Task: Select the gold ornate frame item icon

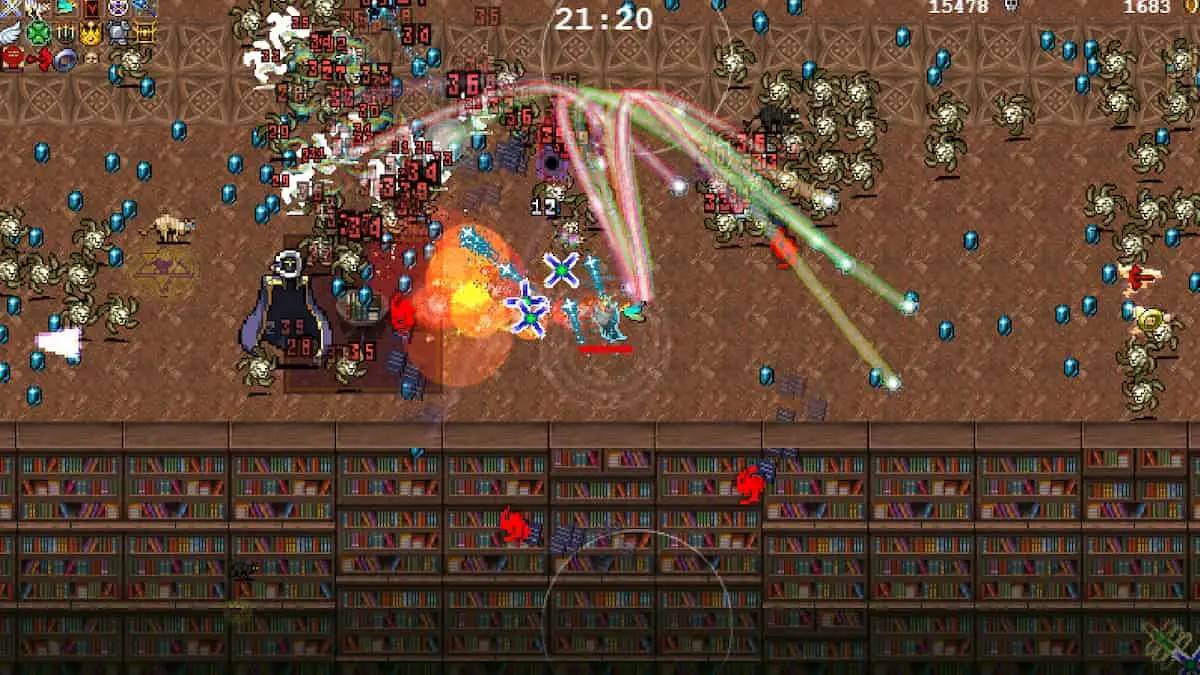Action: tap(145, 33)
